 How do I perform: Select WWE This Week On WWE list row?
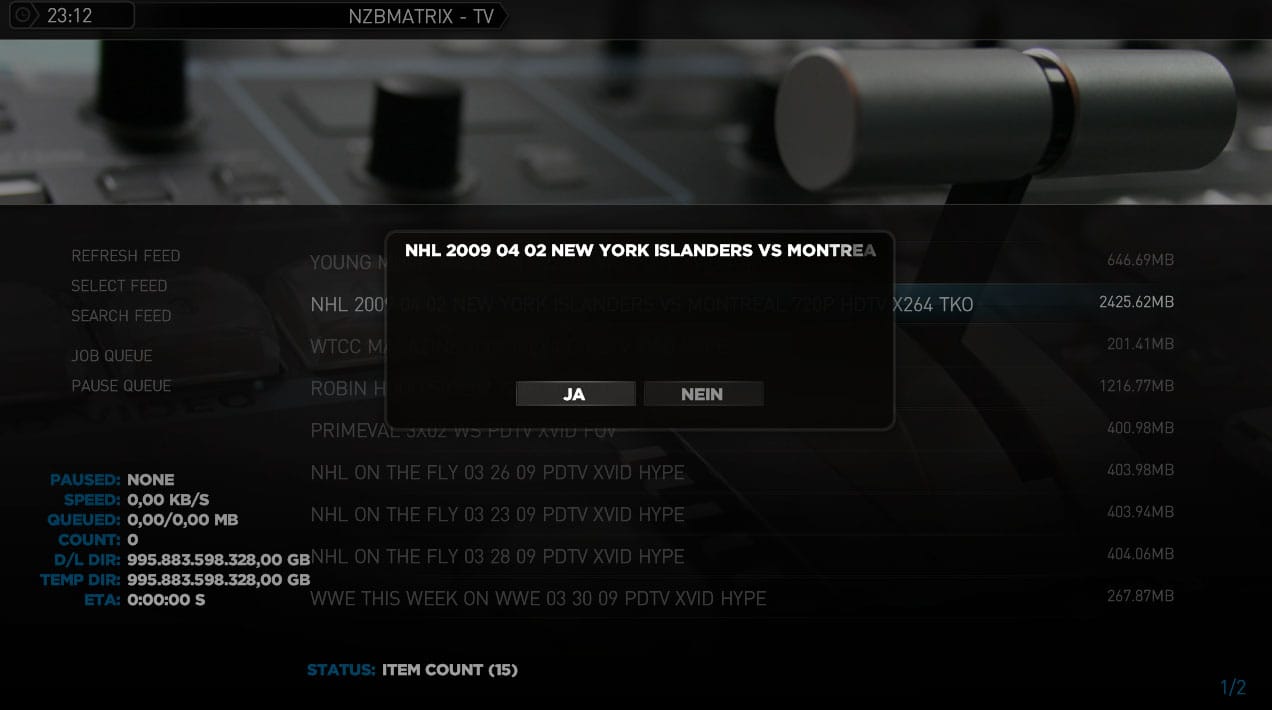click(538, 598)
